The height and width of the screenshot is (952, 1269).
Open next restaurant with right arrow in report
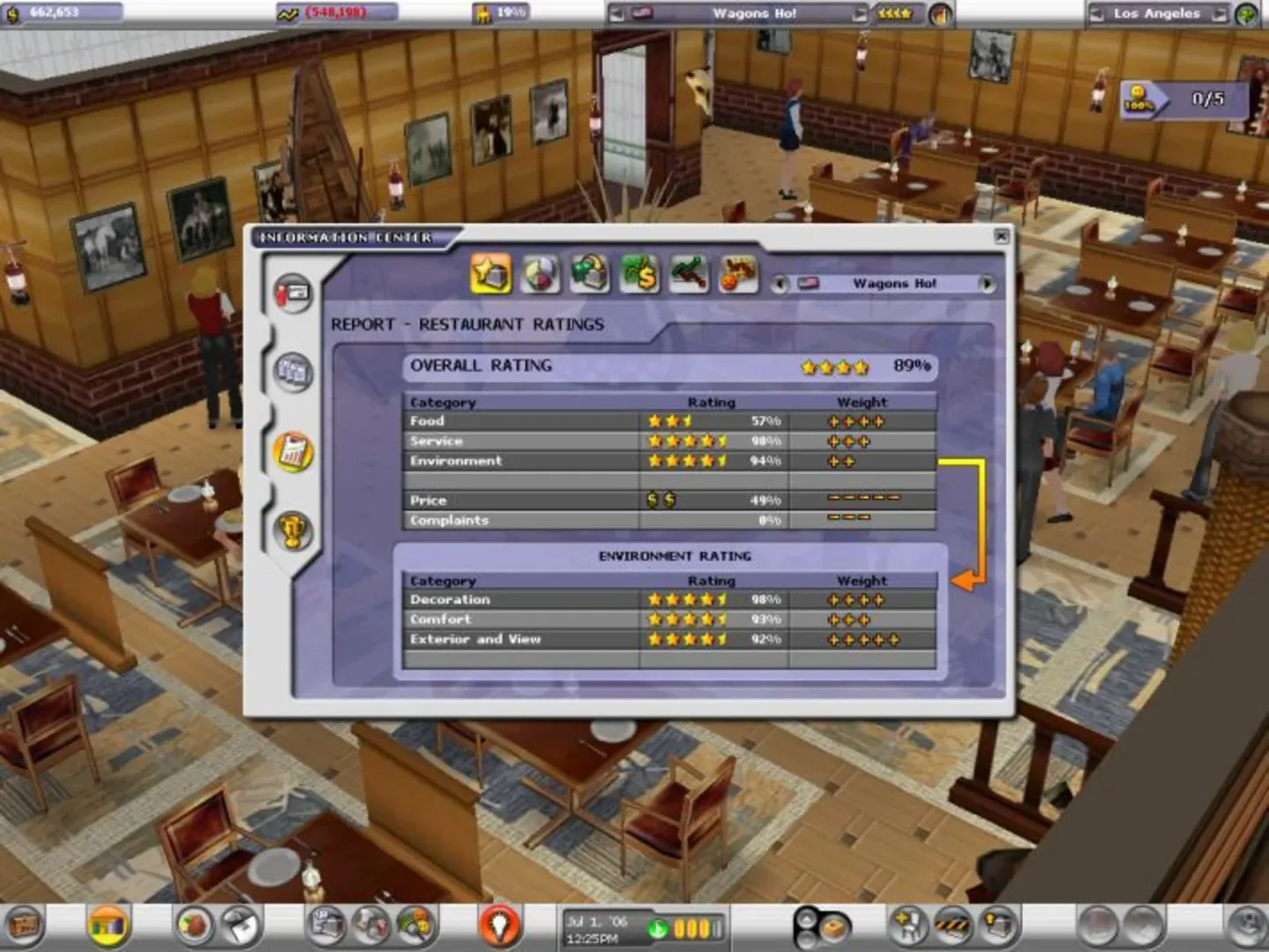point(989,283)
